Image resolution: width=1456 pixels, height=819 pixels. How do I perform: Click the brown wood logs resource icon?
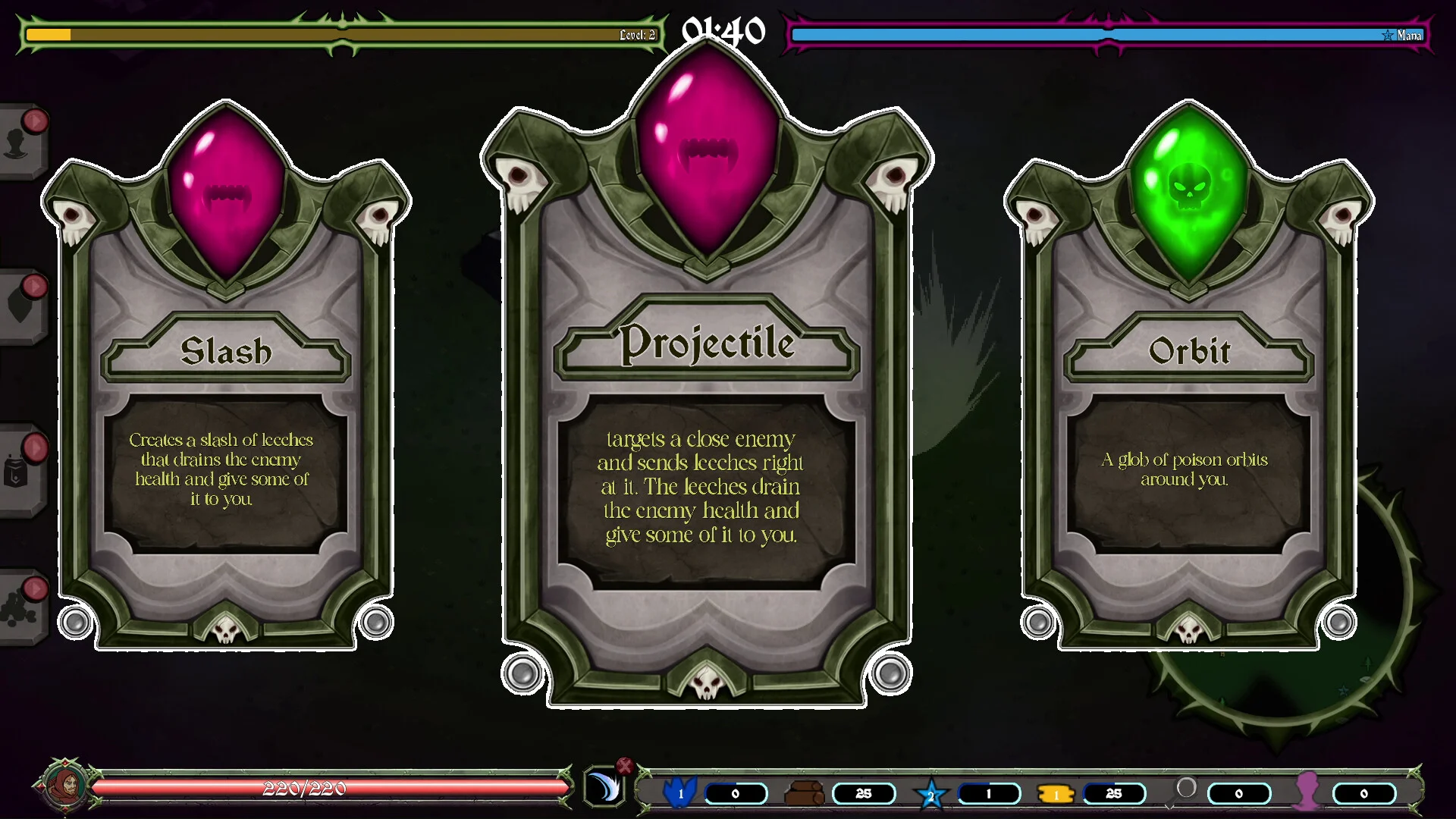coord(804,793)
